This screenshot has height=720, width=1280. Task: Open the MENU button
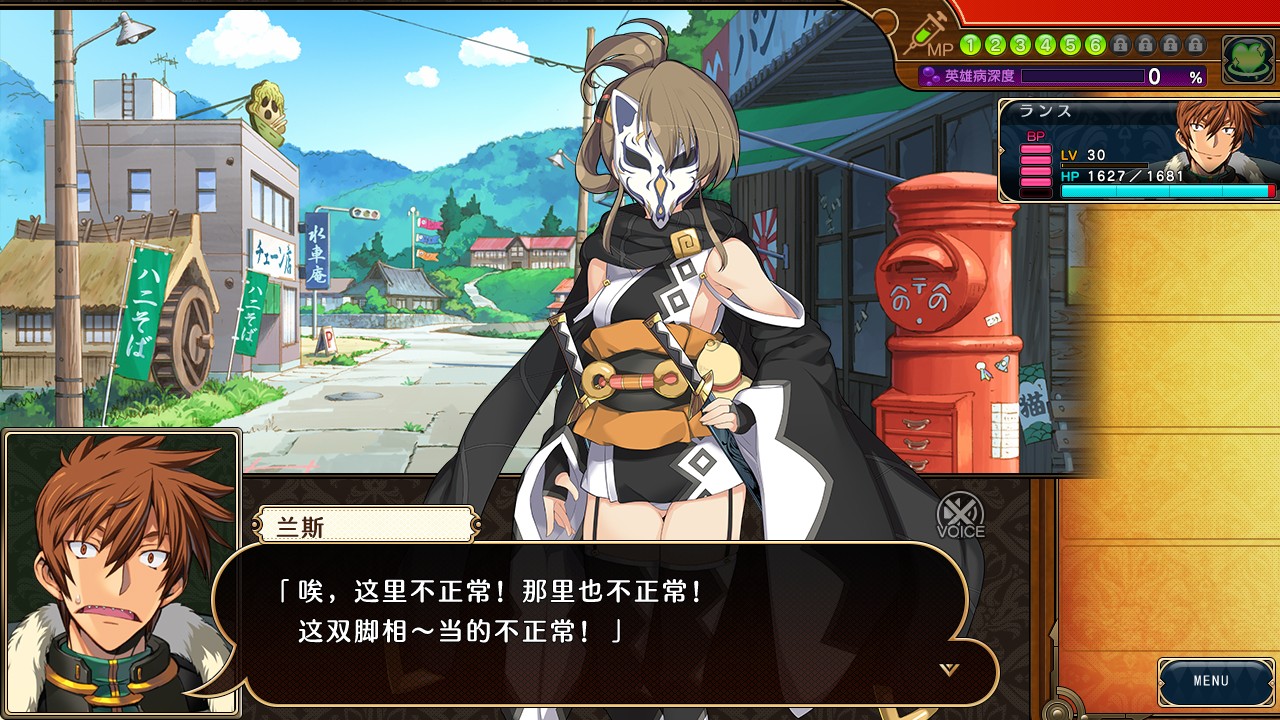pyautogui.click(x=1211, y=682)
